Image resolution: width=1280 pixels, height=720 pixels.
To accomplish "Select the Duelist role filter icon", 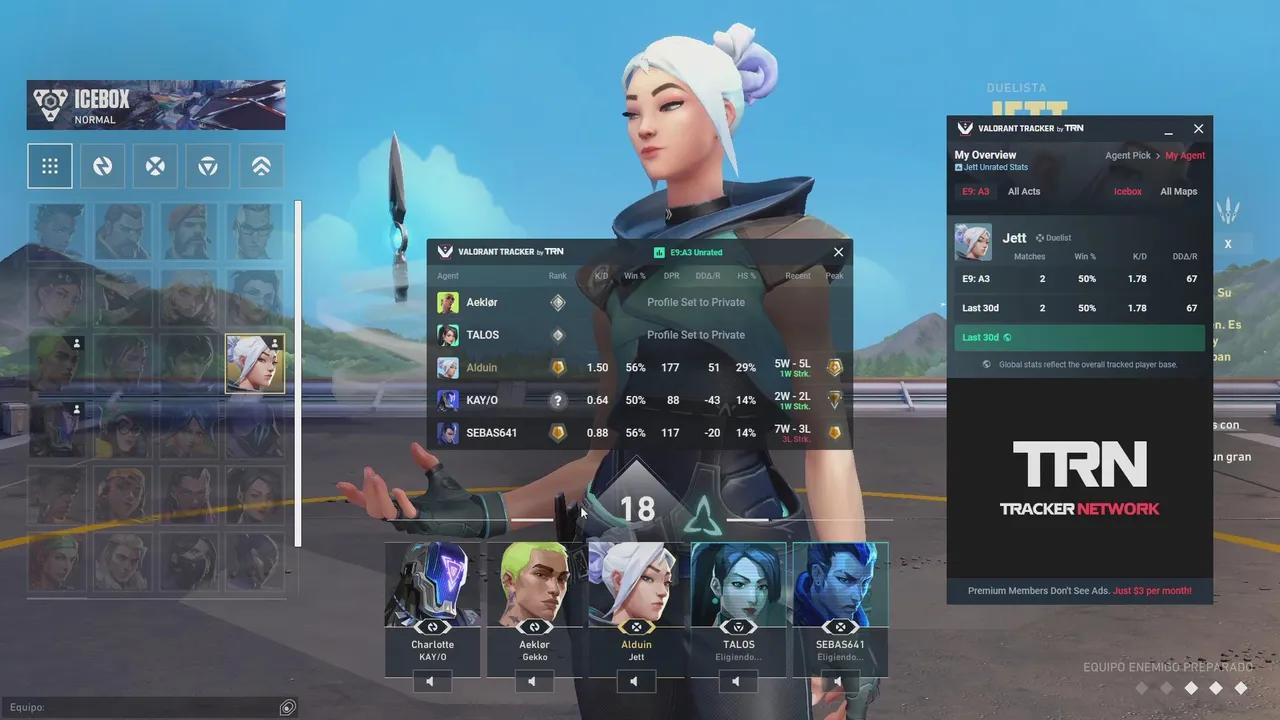I will (103, 165).
